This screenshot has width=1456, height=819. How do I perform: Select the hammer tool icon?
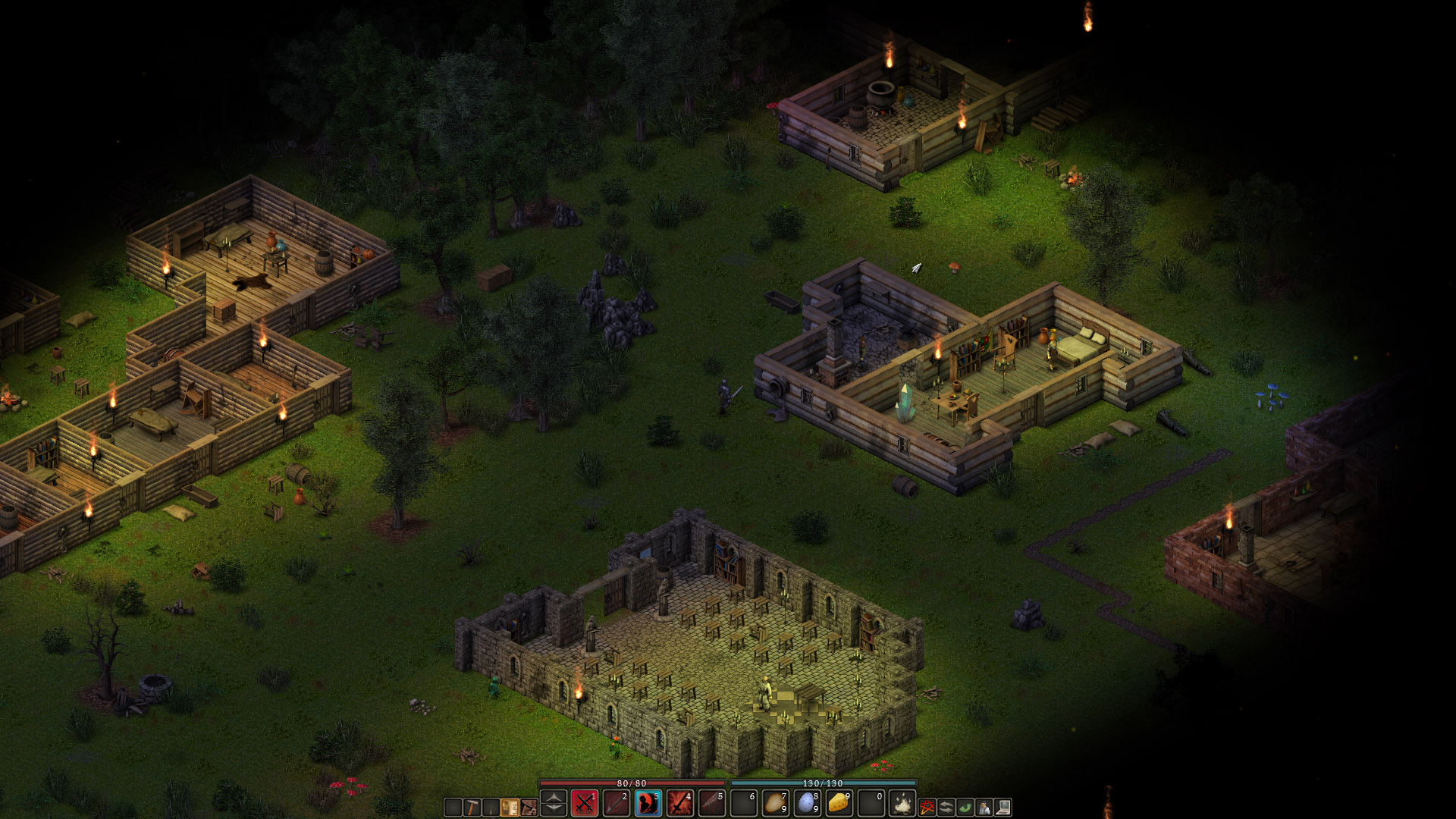click(472, 807)
